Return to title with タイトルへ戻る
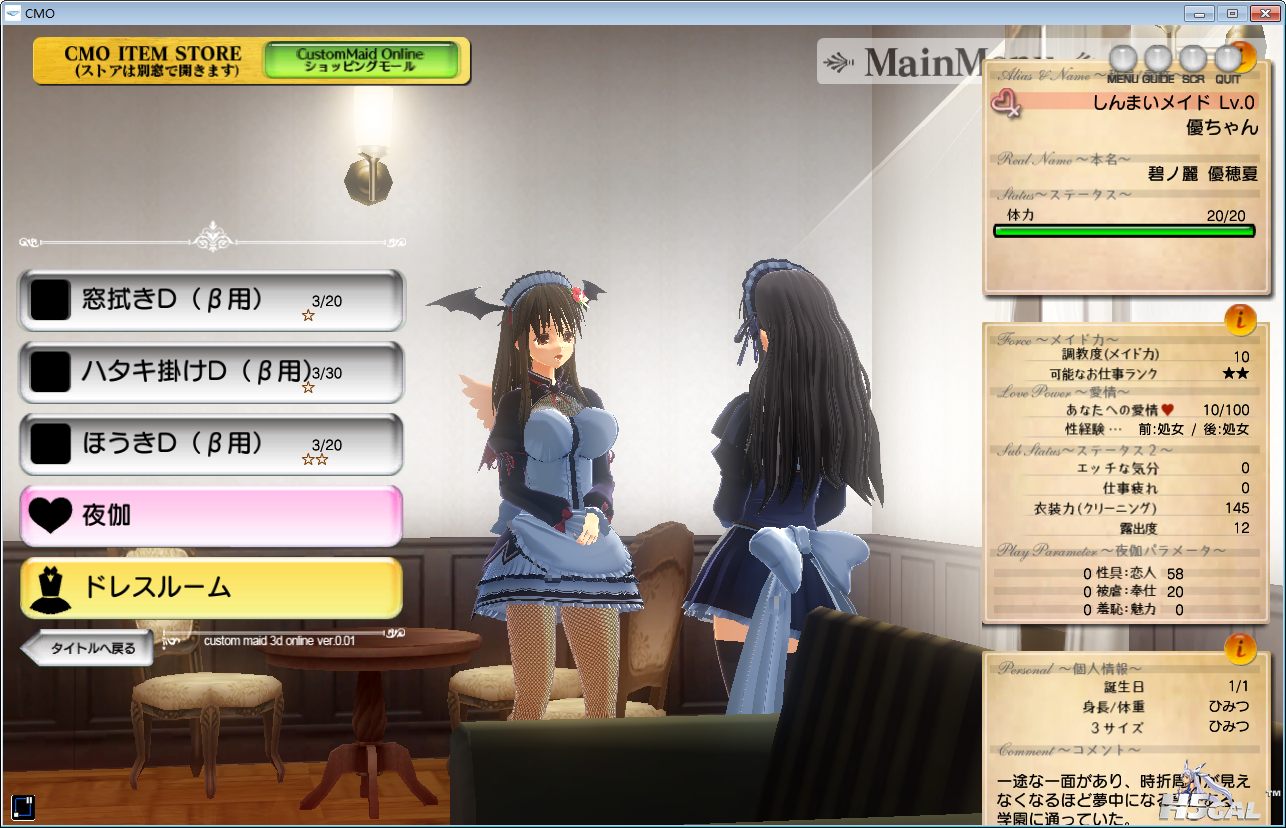Image resolution: width=1286 pixels, height=828 pixels. 87,648
